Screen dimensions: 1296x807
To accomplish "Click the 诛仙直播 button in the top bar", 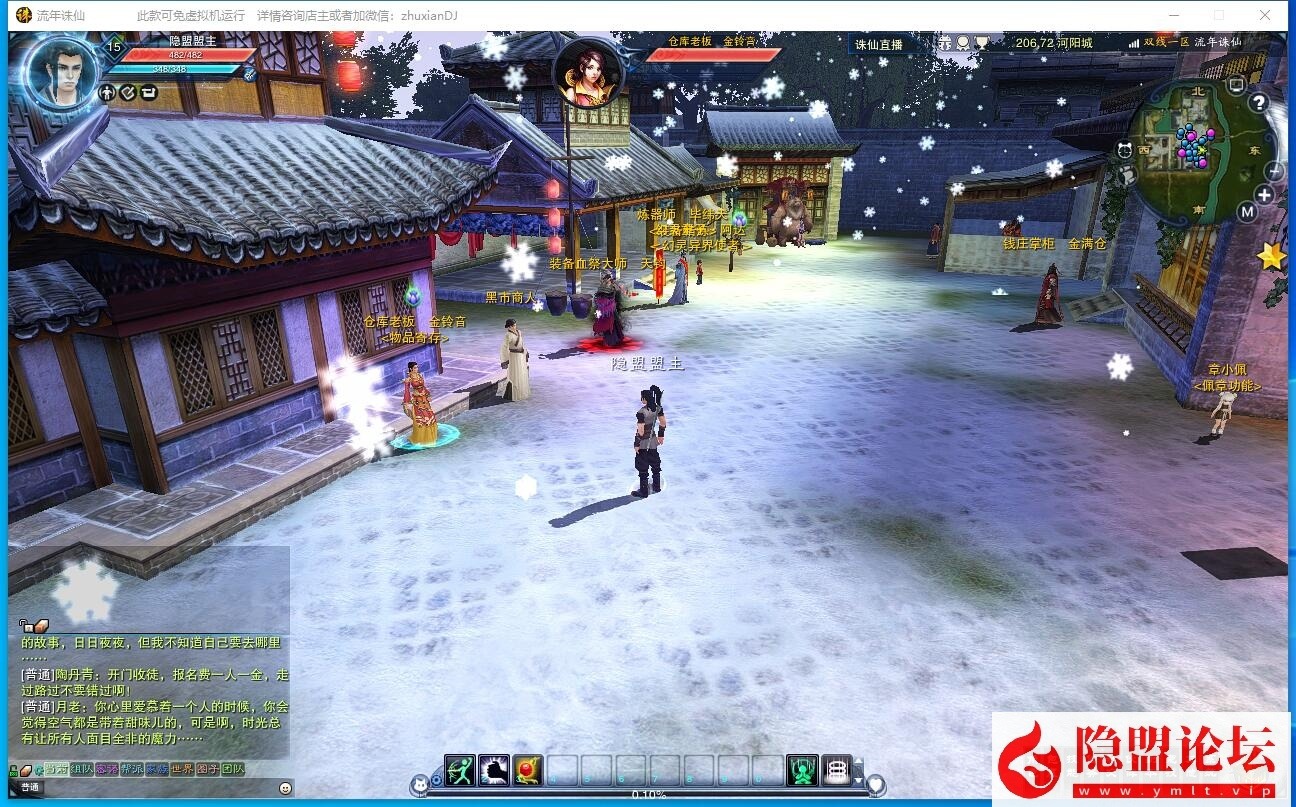I will point(877,43).
